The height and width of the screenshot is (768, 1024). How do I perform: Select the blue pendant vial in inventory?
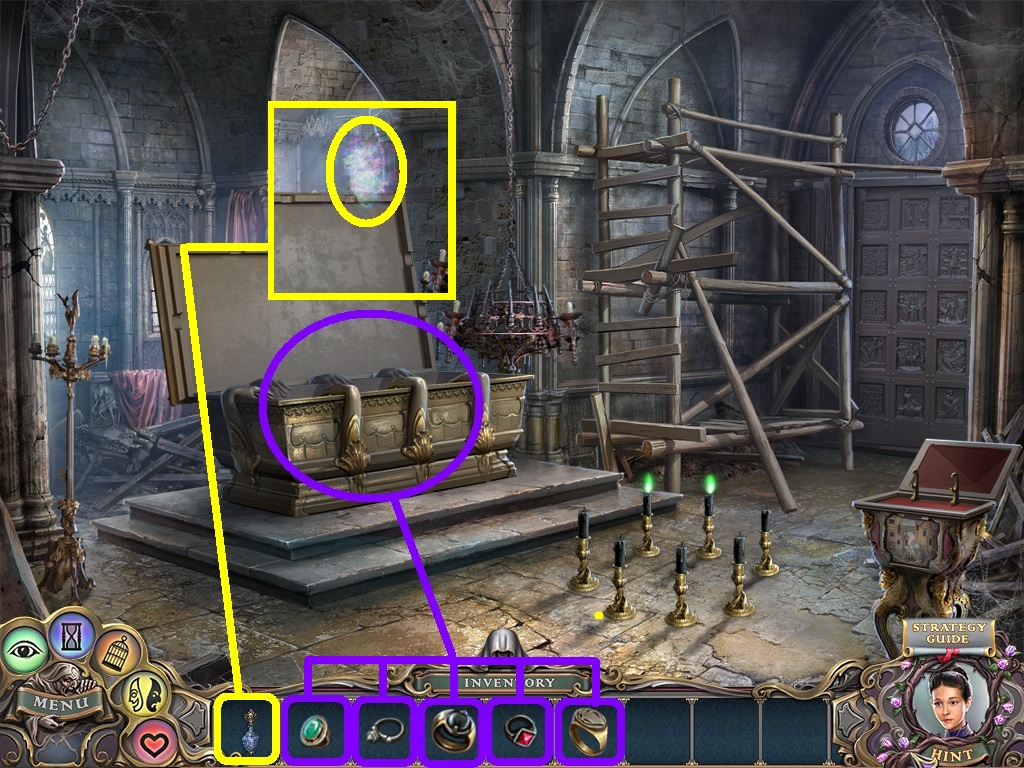pyautogui.click(x=246, y=730)
